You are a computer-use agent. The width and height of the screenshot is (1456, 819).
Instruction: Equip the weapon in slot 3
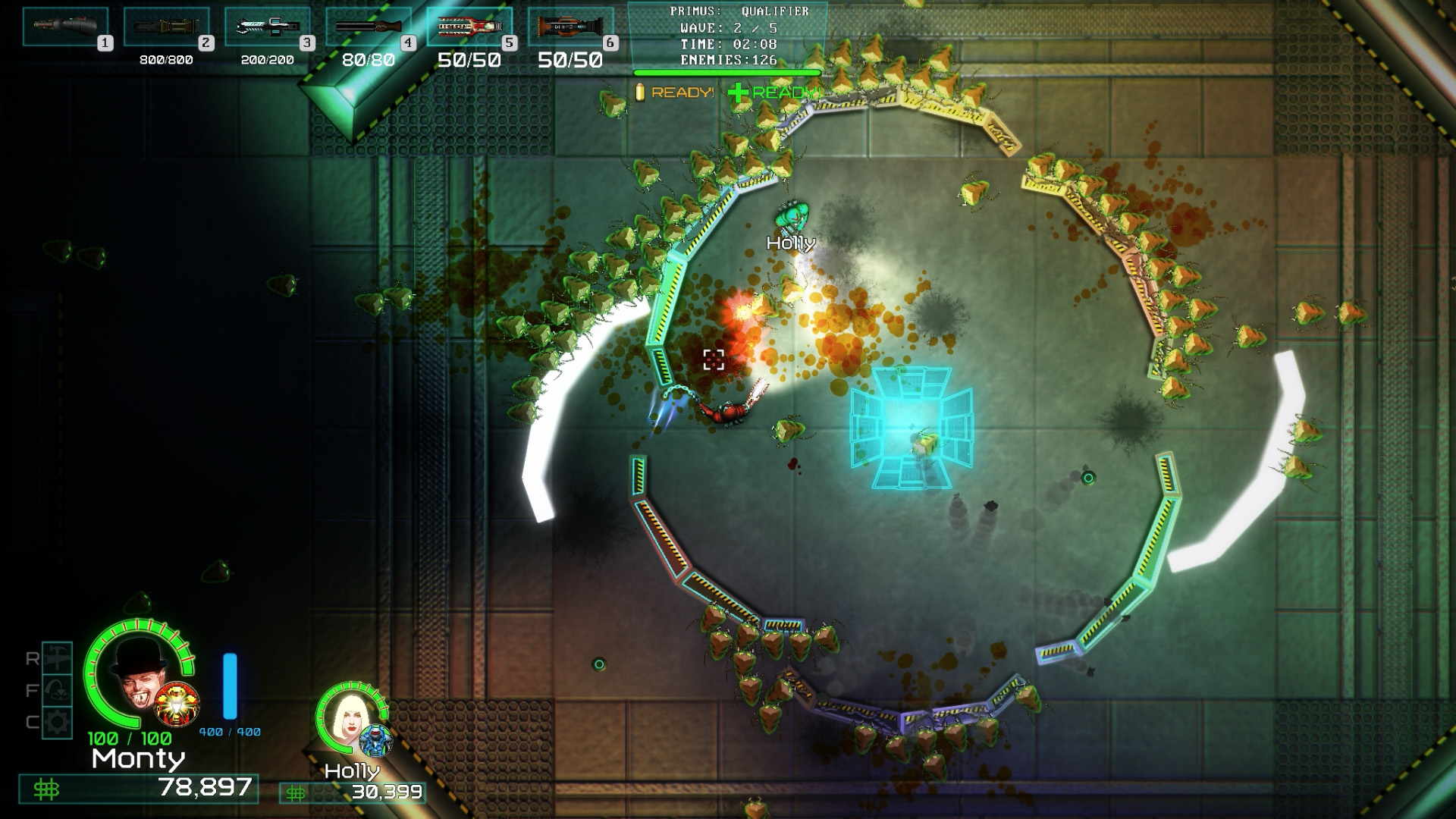[267, 27]
